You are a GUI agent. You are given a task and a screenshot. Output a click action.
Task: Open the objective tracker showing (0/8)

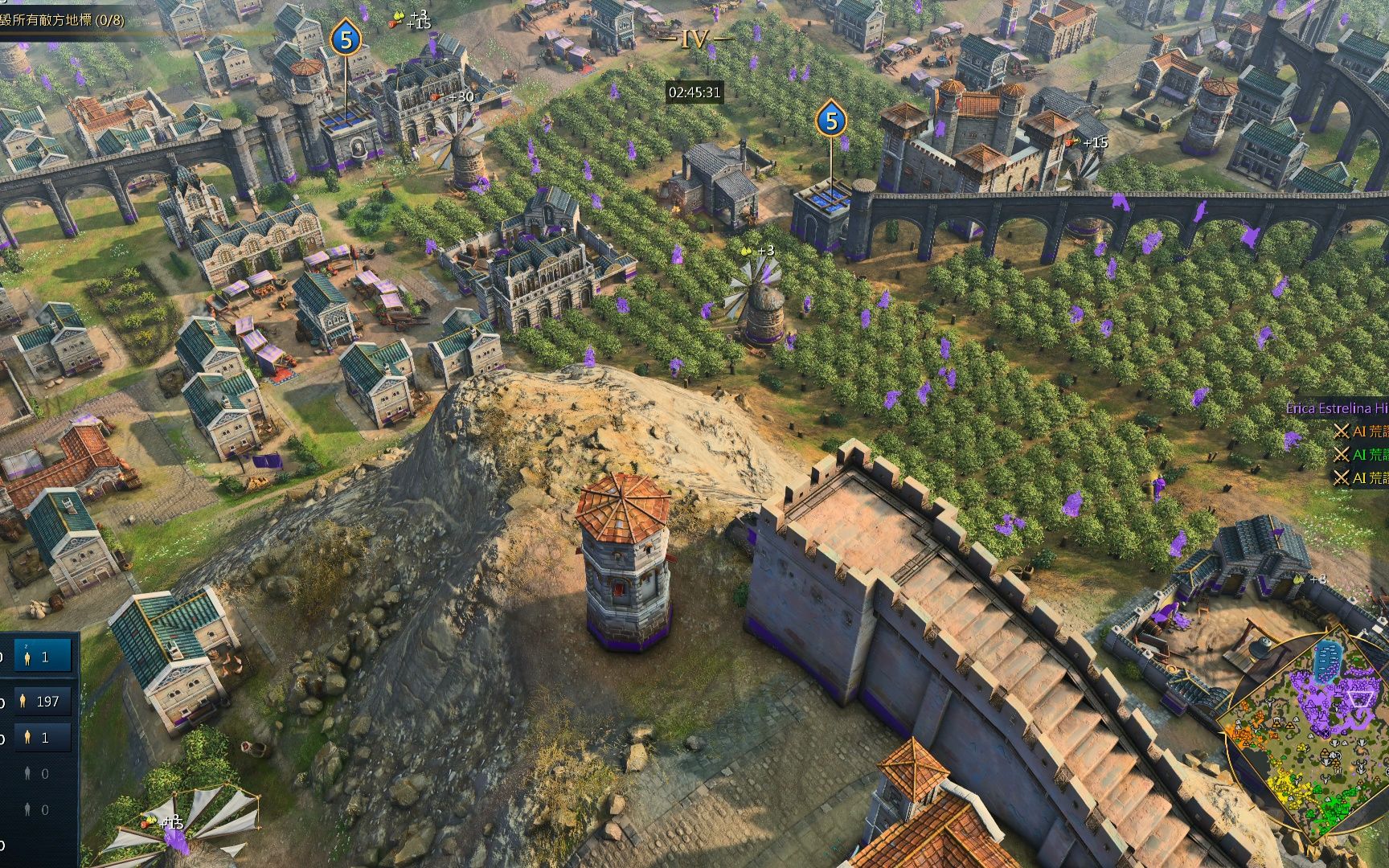tap(64, 20)
